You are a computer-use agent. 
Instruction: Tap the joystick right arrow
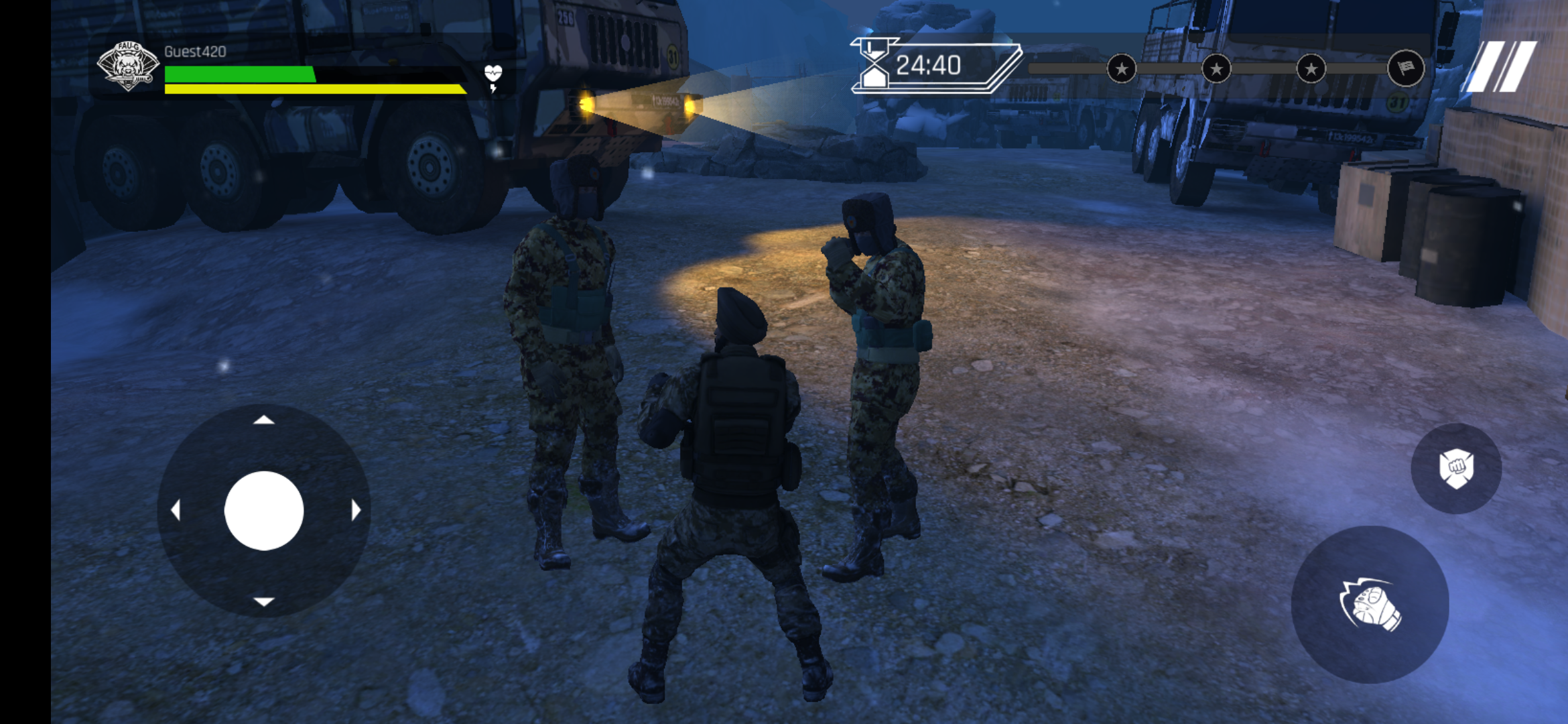pos(355,511)
